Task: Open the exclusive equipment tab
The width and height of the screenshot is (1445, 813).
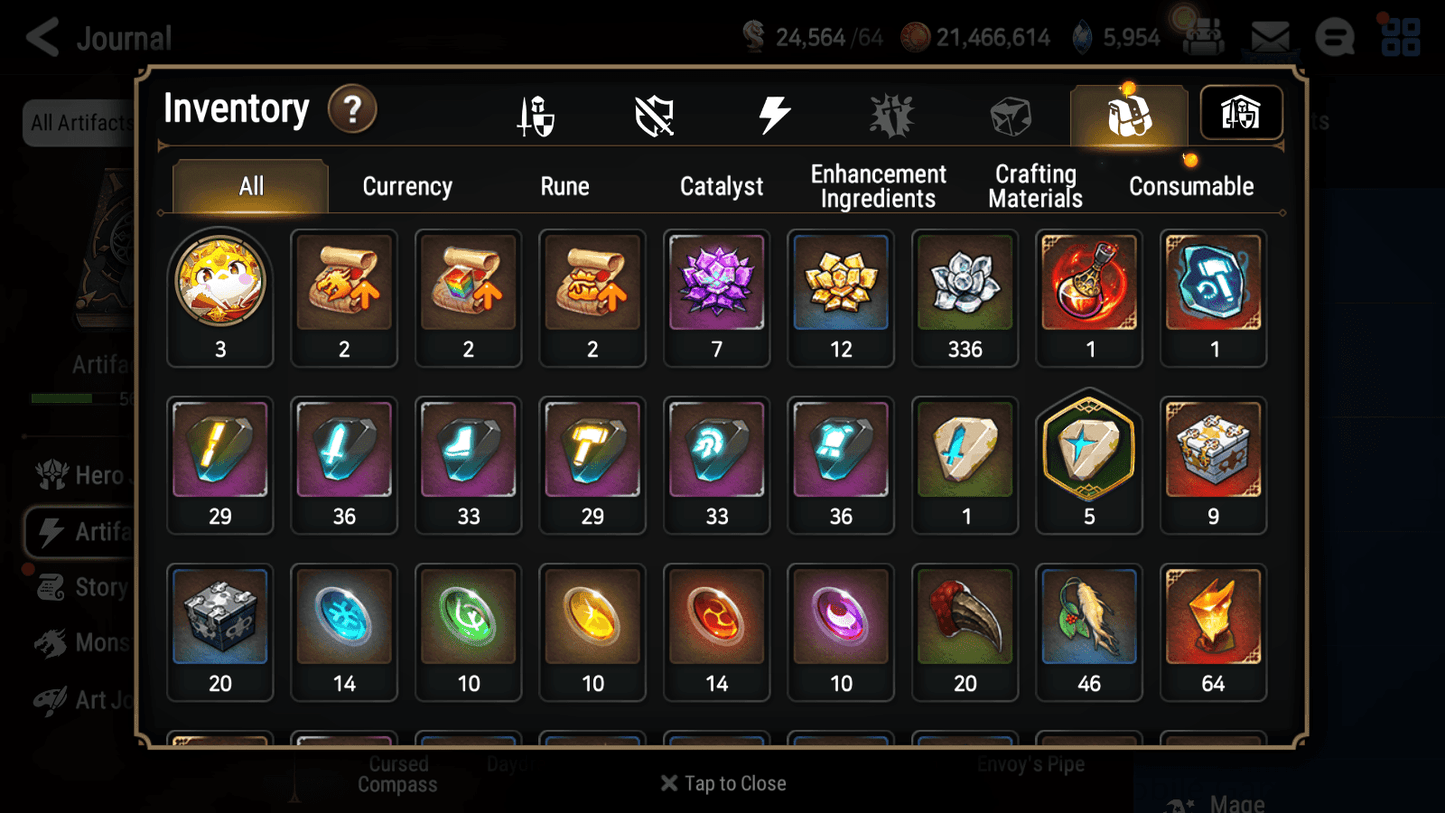Action: (892, 113)
